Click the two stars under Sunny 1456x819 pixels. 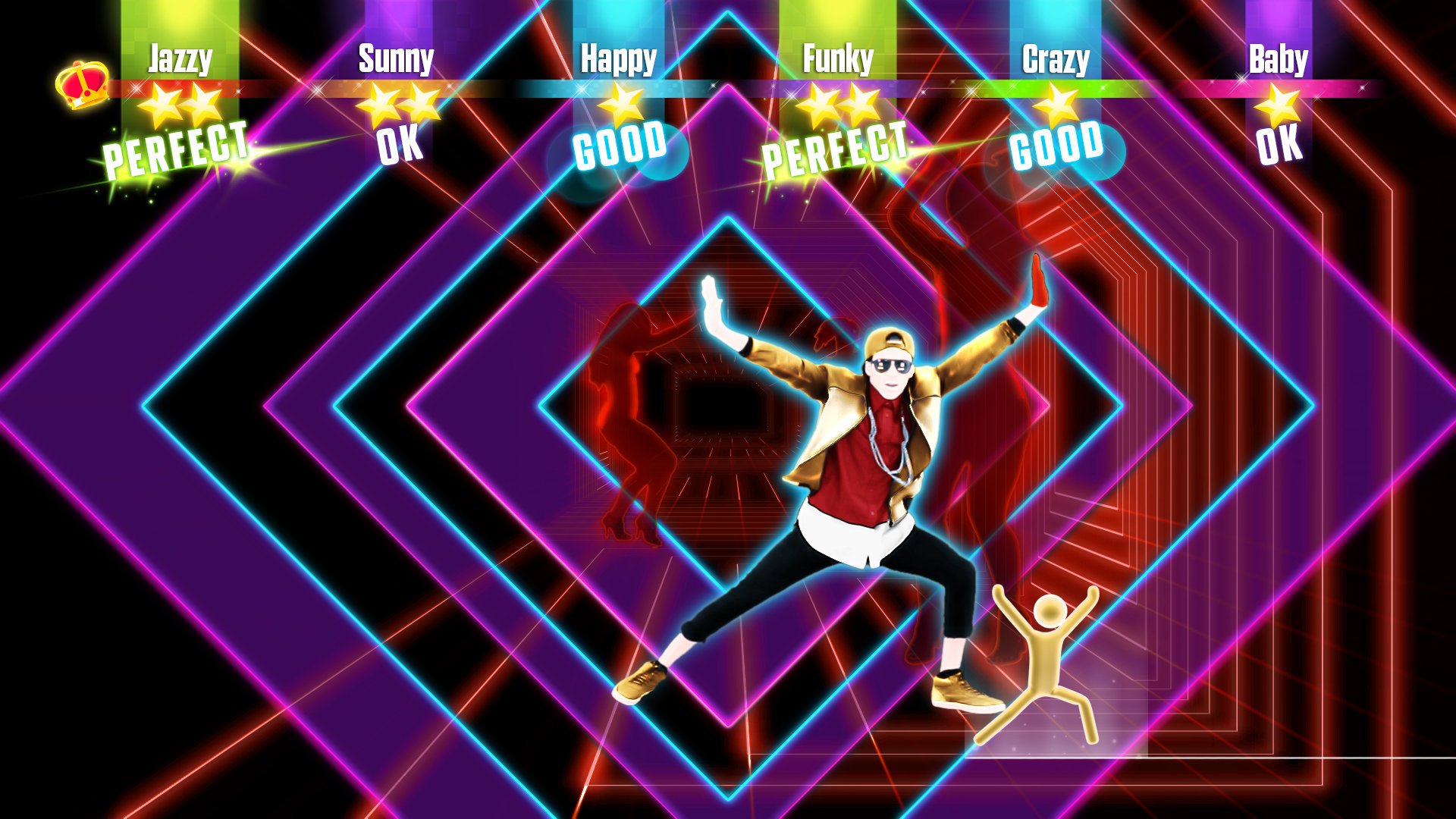click(x=401, y=108)
